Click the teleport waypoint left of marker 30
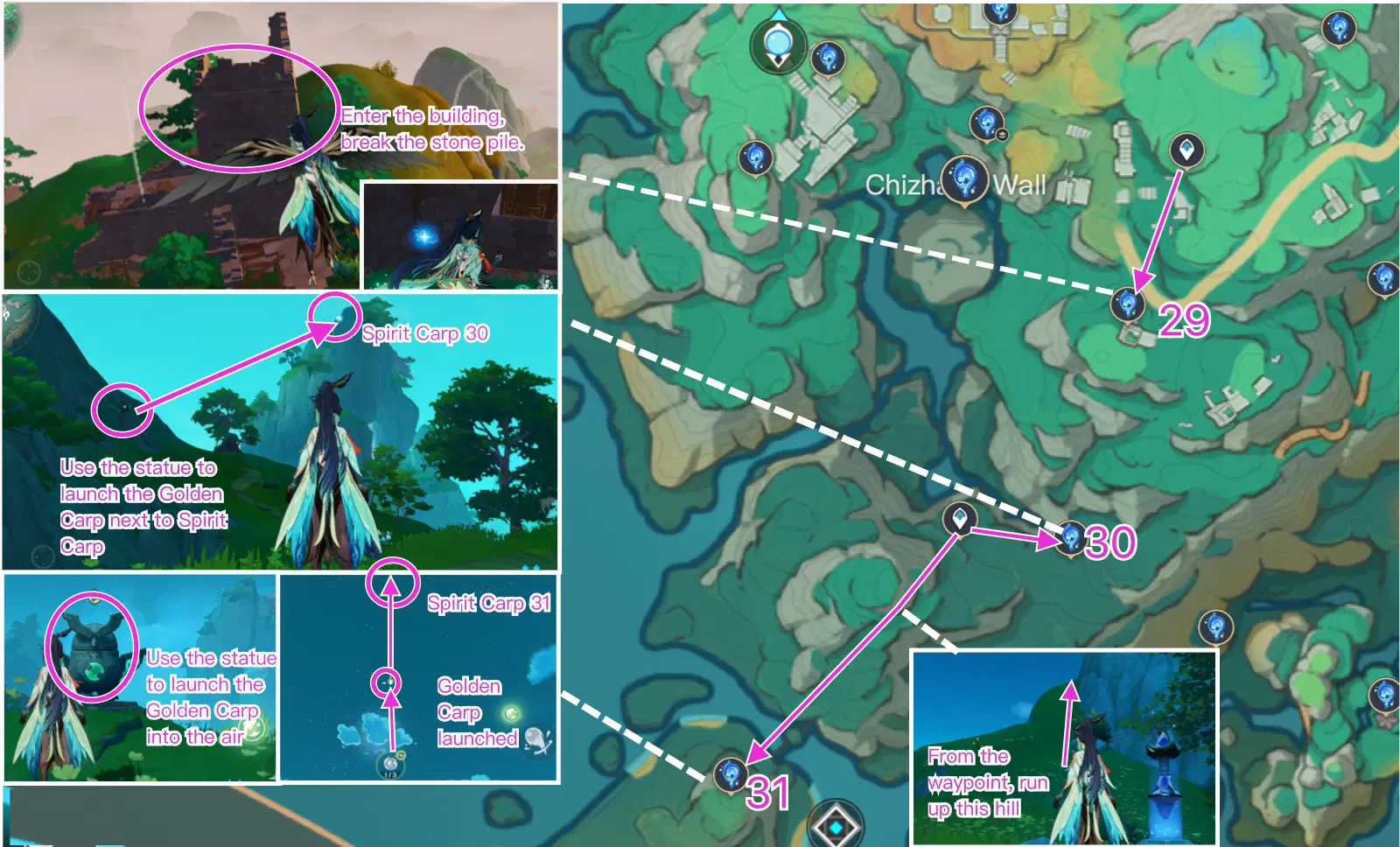The image size is (1400, 847). (960, 518)
